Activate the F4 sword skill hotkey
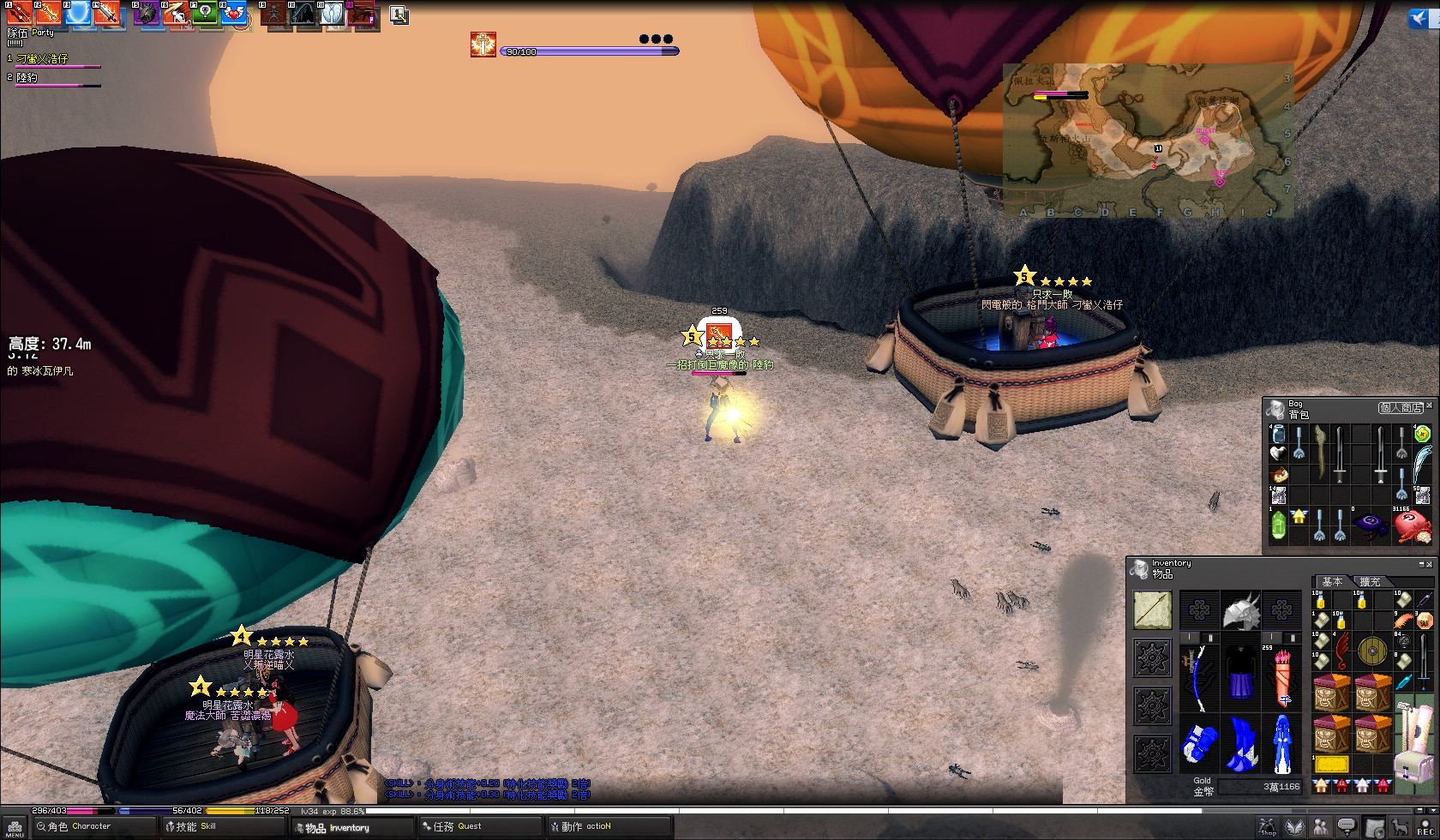 point(107,13)
